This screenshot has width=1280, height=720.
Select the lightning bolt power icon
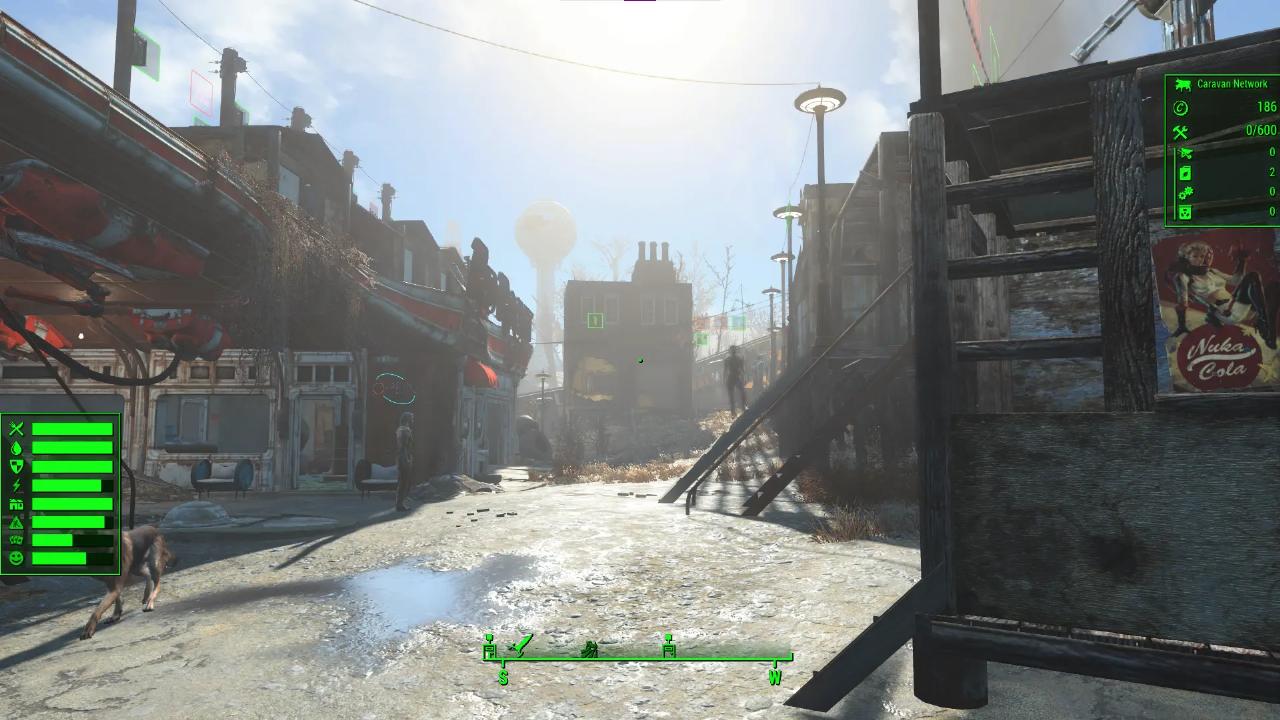(x=16, y=485)
